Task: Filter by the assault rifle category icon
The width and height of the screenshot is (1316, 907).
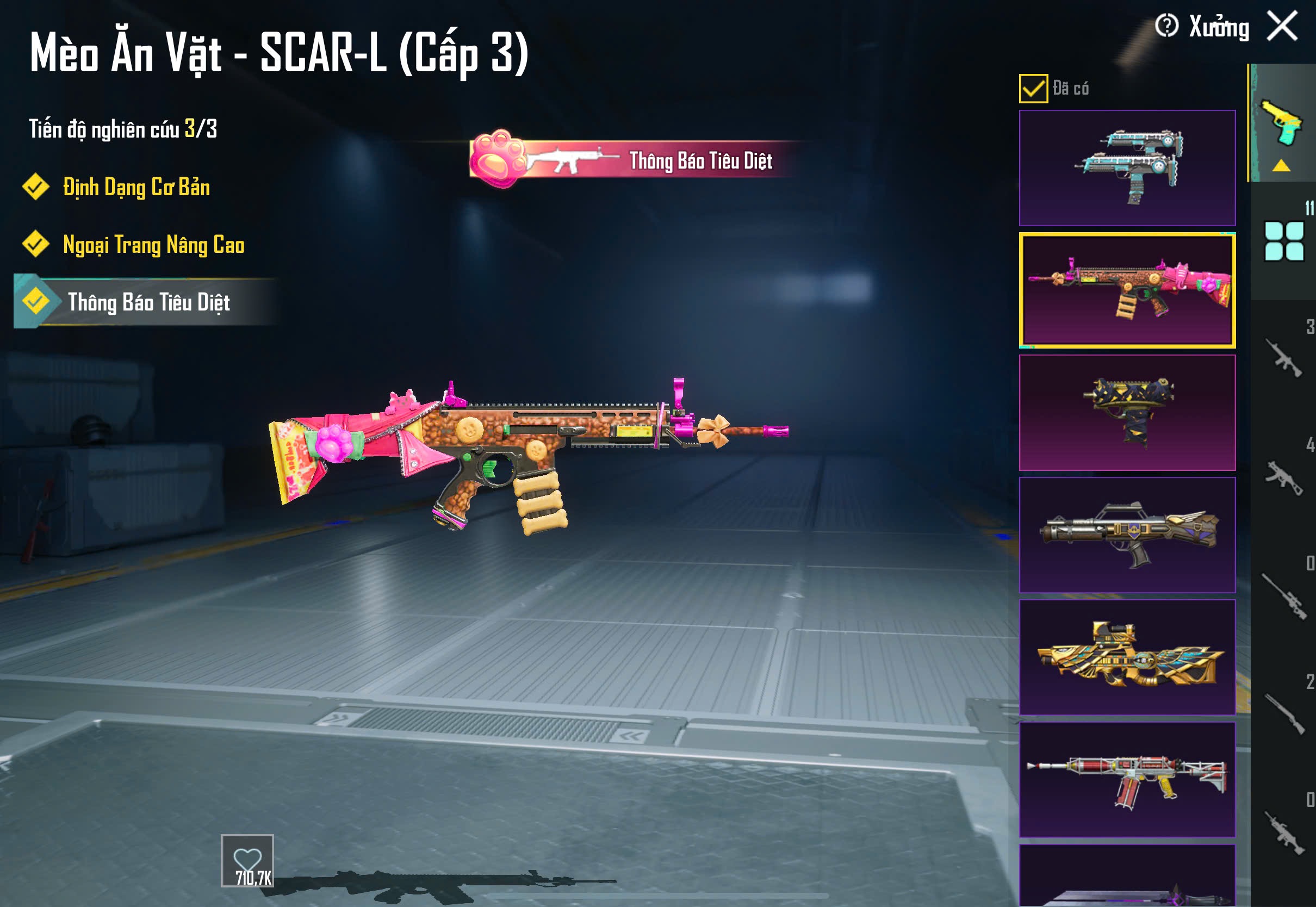Action: click(1283, 358)
